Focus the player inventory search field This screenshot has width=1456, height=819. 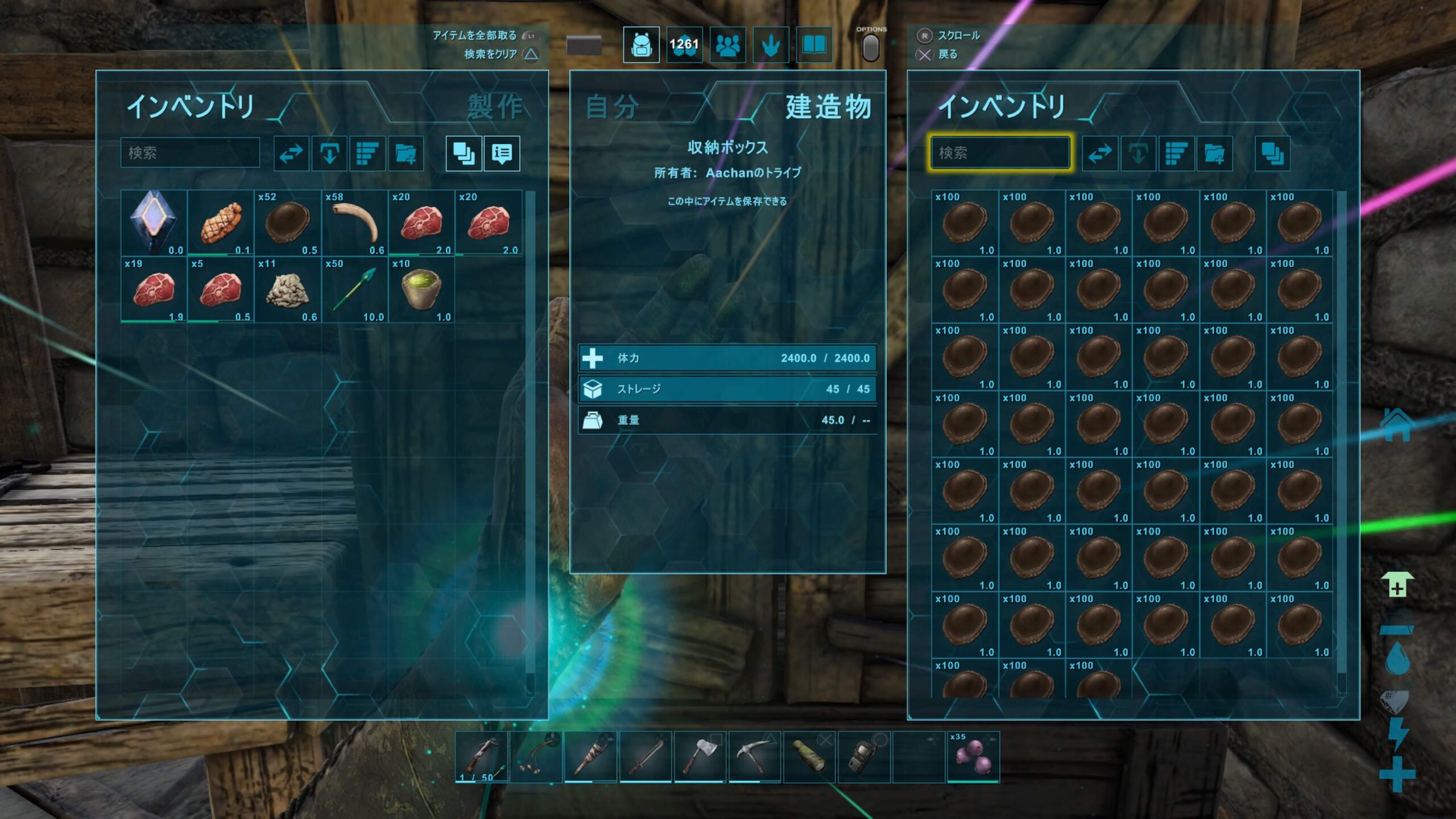(190, 152)
